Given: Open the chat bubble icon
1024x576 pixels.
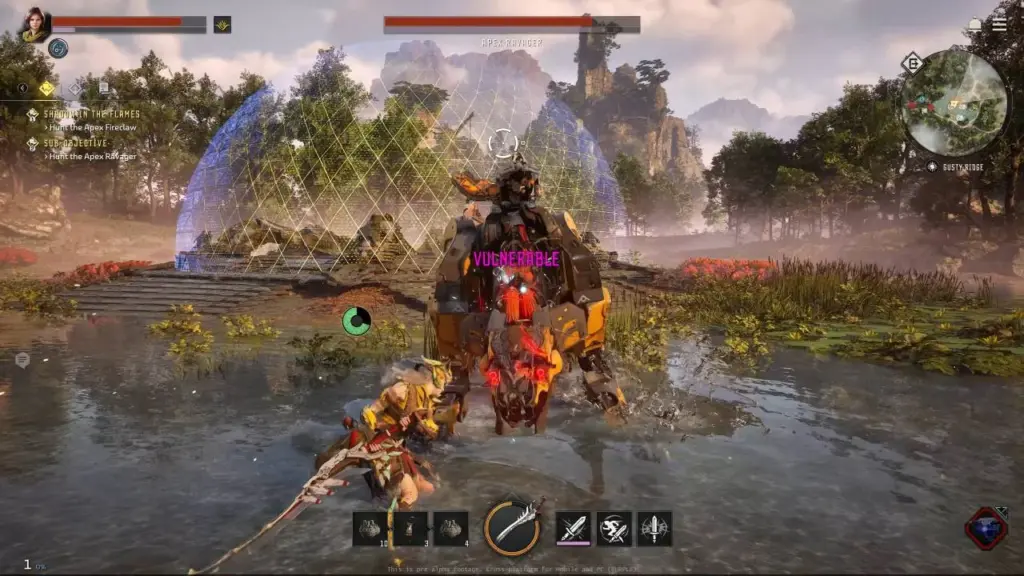Looking at the screenshot, I should tap(22, 360).
